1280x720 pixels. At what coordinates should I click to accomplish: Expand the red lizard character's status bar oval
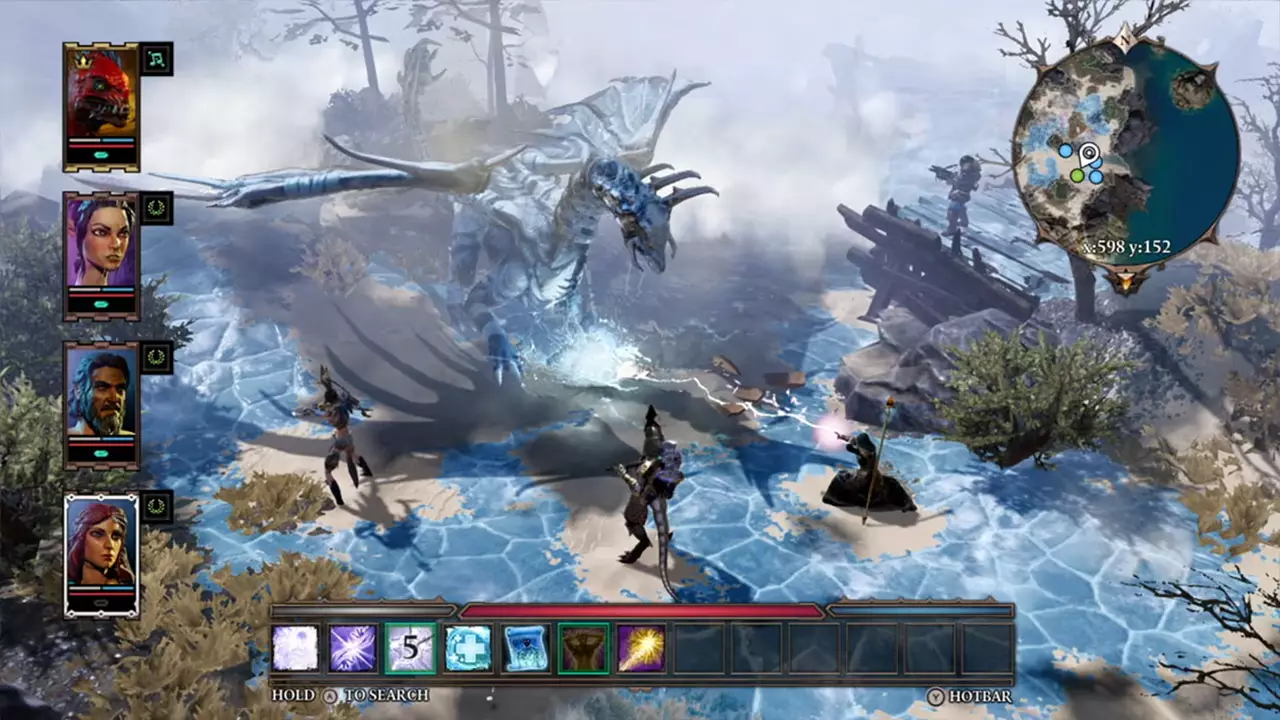(x=100, y=155)
